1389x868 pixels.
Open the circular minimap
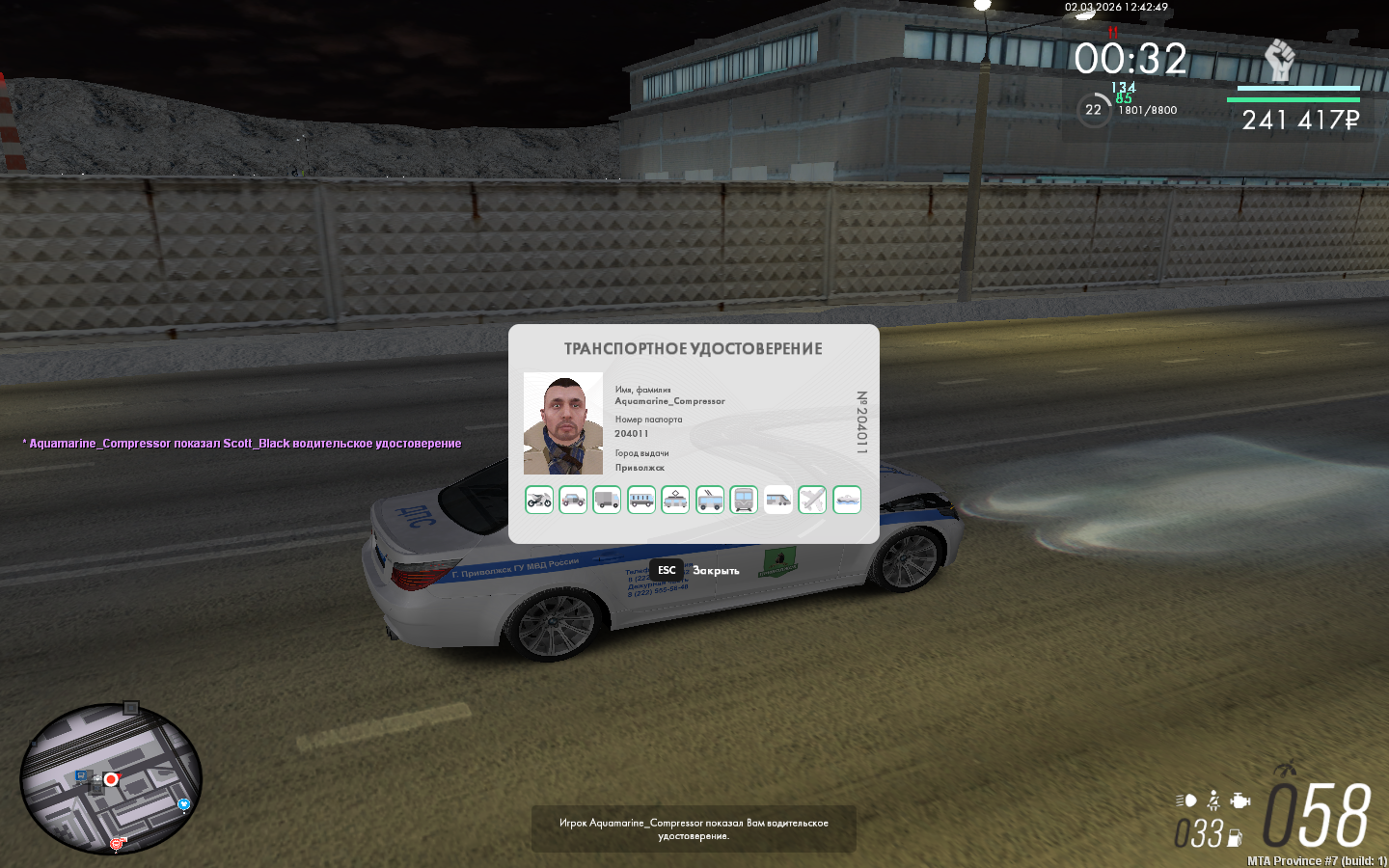pyautogui.click(x=111, y=779)
